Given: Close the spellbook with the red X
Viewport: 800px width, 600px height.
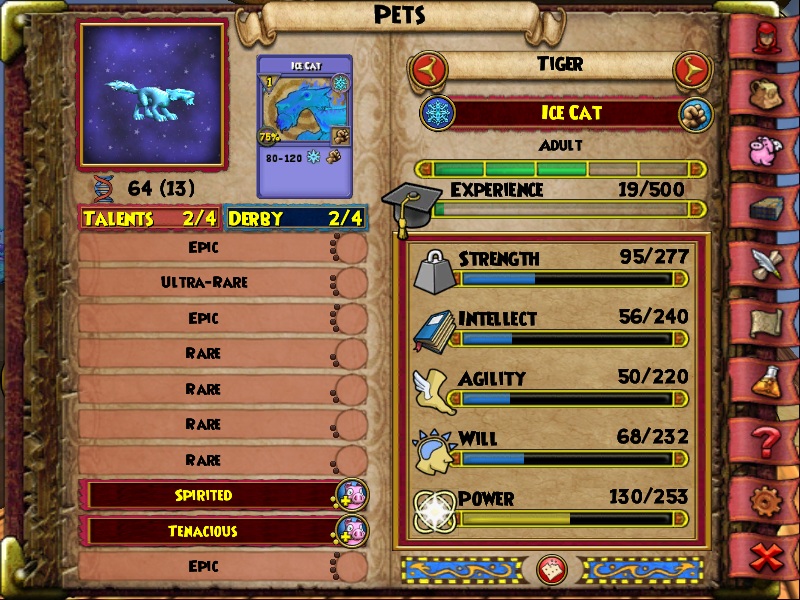Looking at the screenshot, I should point(768,556).
